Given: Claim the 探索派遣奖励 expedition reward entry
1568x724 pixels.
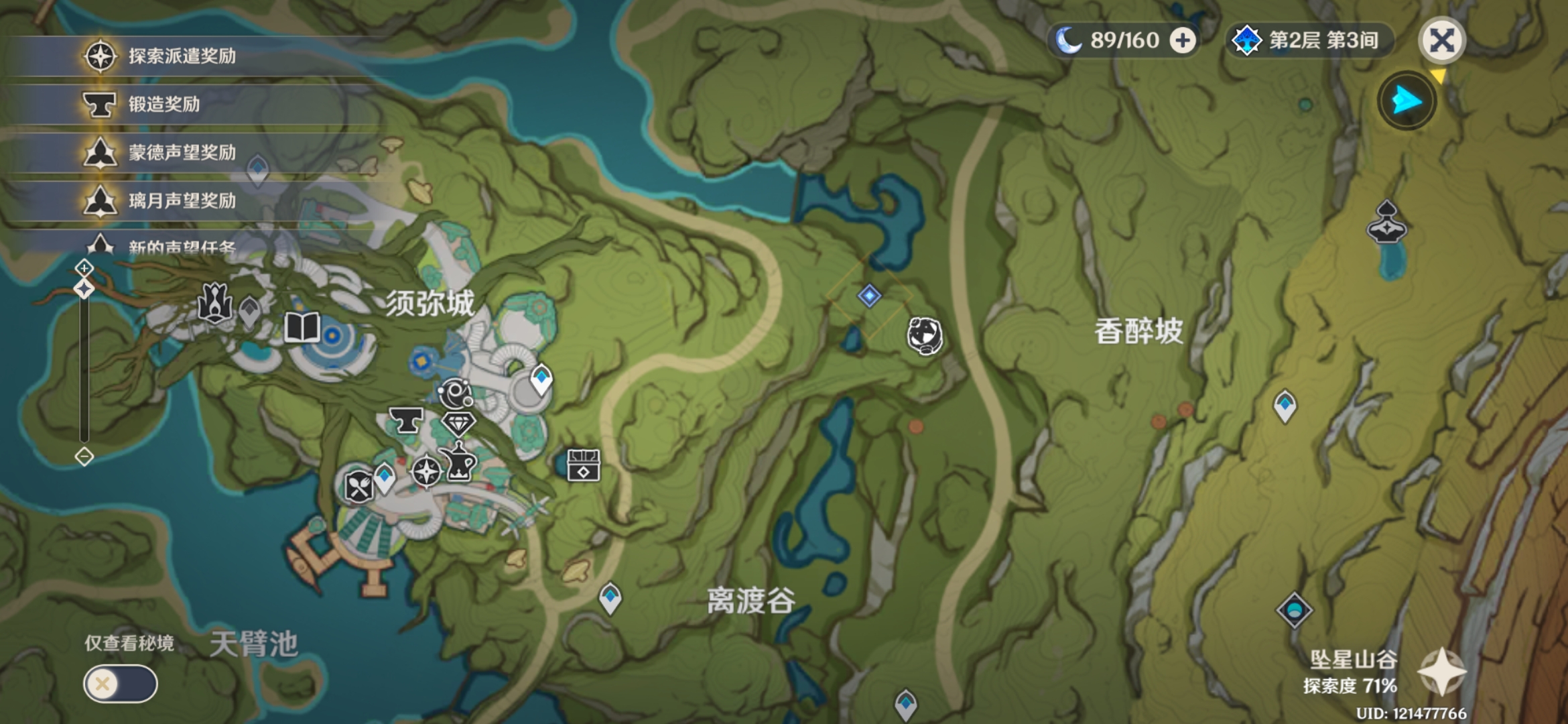Looking at the screenshot, I should (x=181, y=56).
